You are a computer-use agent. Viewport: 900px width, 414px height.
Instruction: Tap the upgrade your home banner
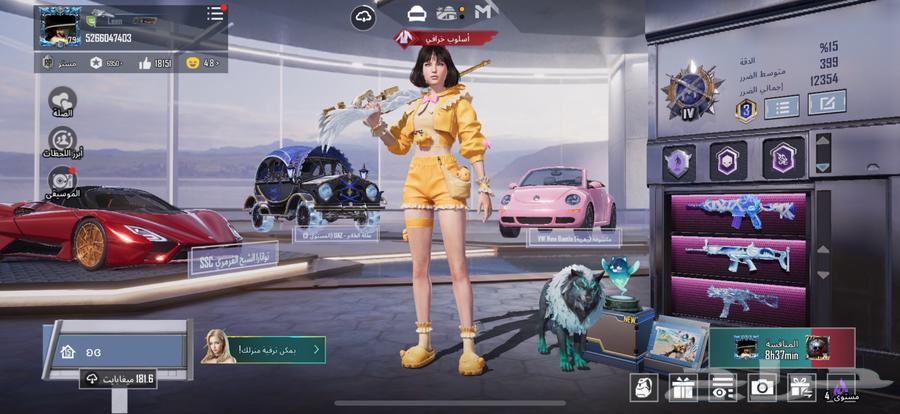pos(264,349)
